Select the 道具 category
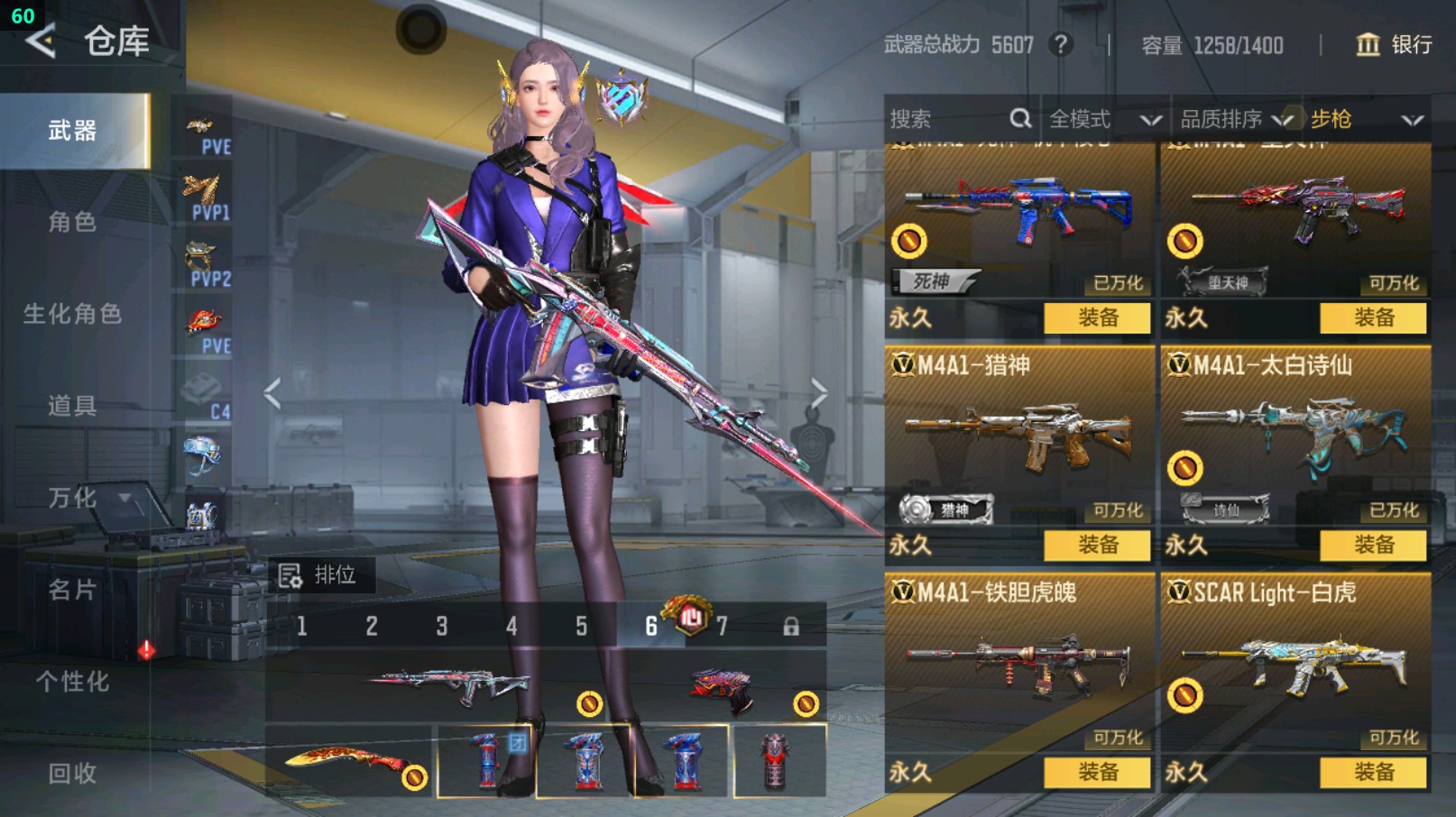This screenshot has width=1456, height=817. click(72, 406)
